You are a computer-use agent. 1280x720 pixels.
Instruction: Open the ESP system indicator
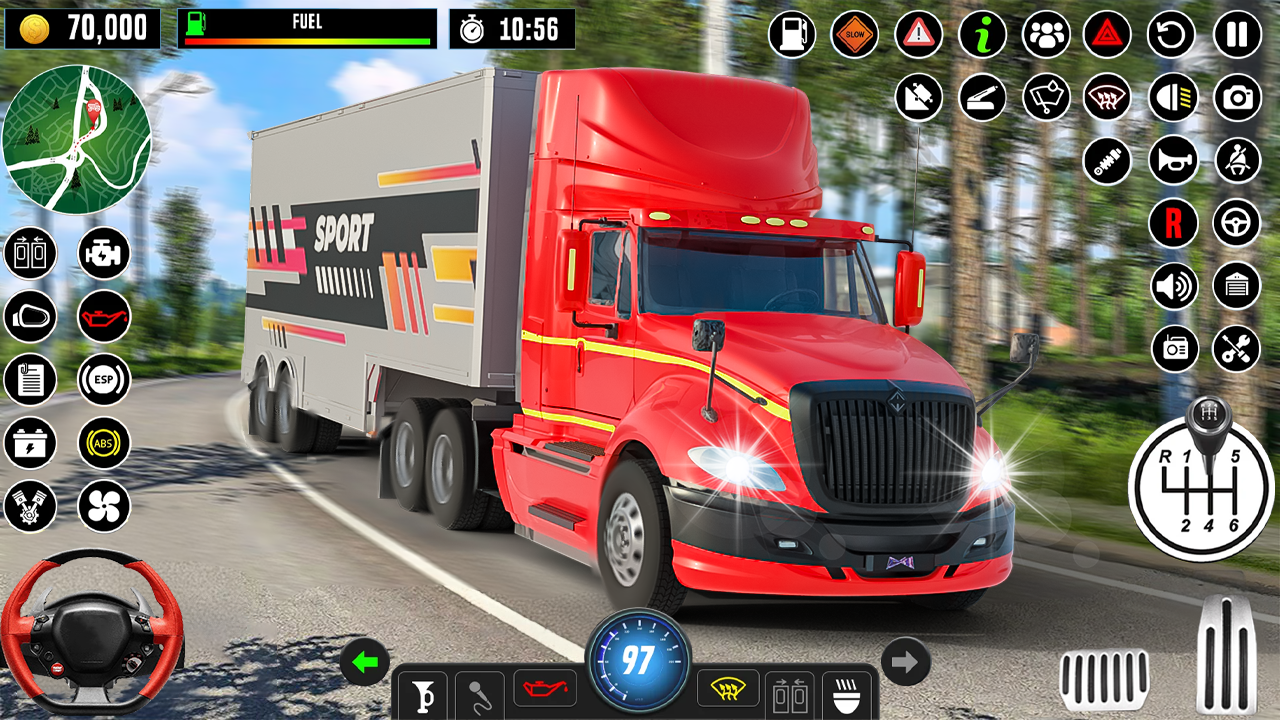103,381
